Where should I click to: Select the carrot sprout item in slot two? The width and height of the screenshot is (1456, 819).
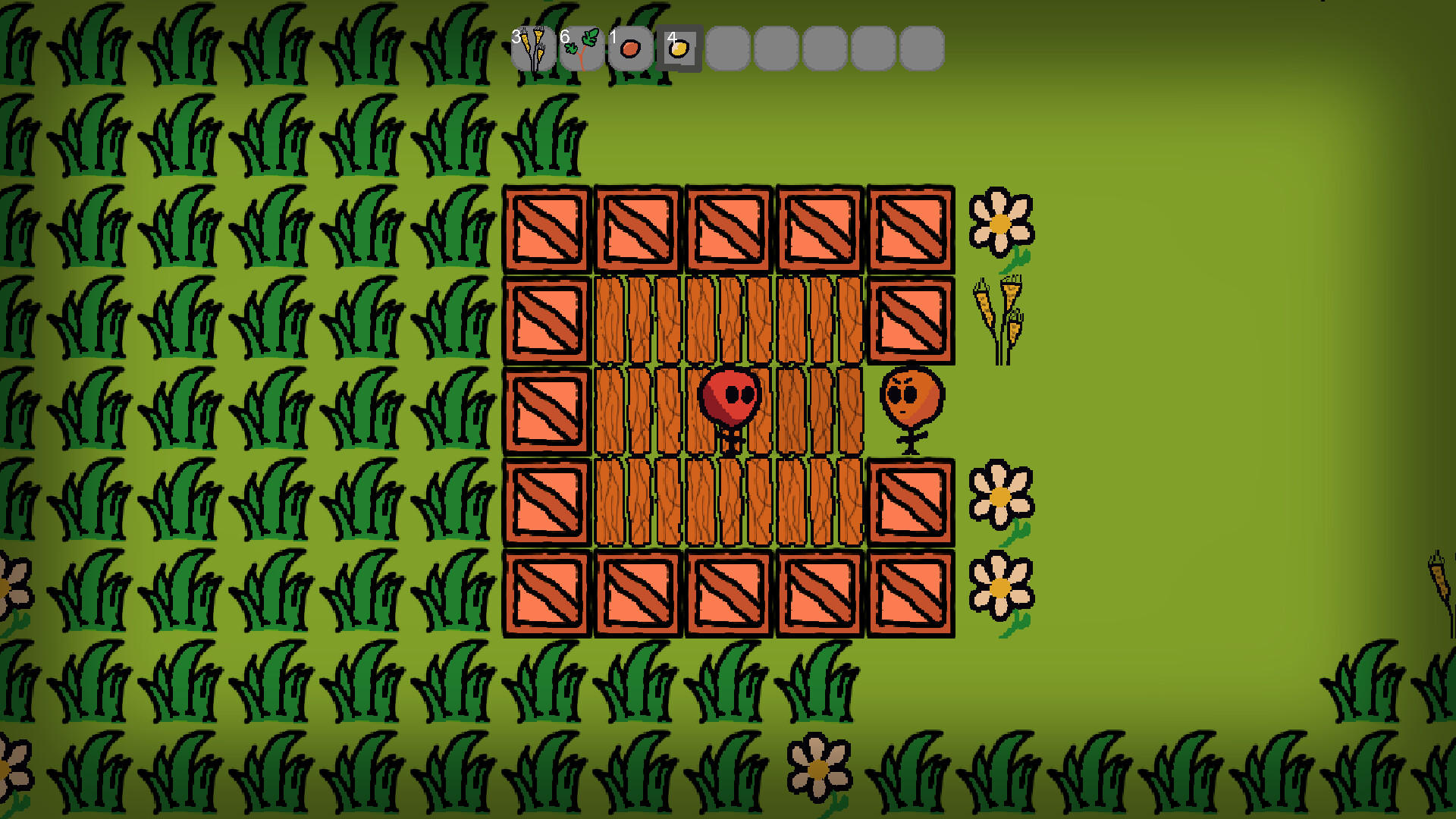(583, 47)
